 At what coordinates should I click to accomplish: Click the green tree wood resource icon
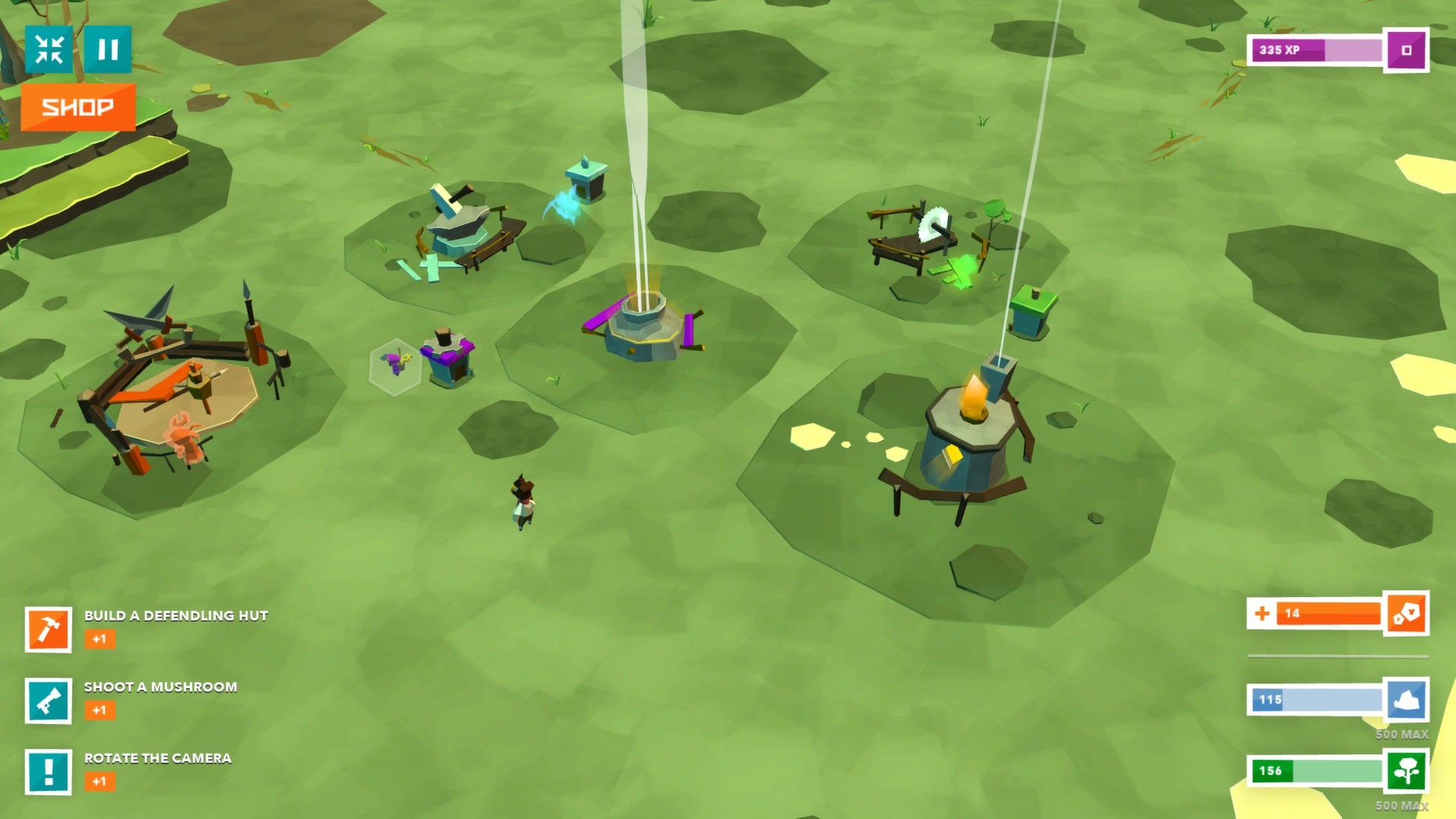pyautogui.click(x=1406, y=771)
